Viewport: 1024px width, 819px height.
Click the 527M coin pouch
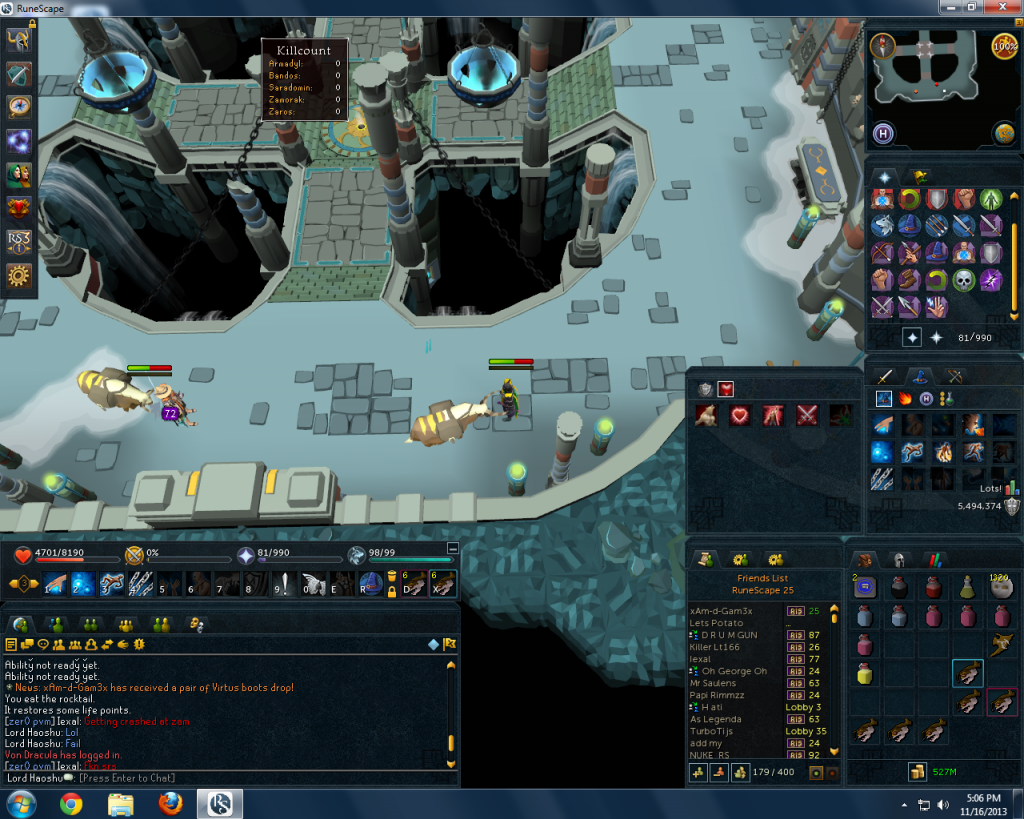point(917,771)
